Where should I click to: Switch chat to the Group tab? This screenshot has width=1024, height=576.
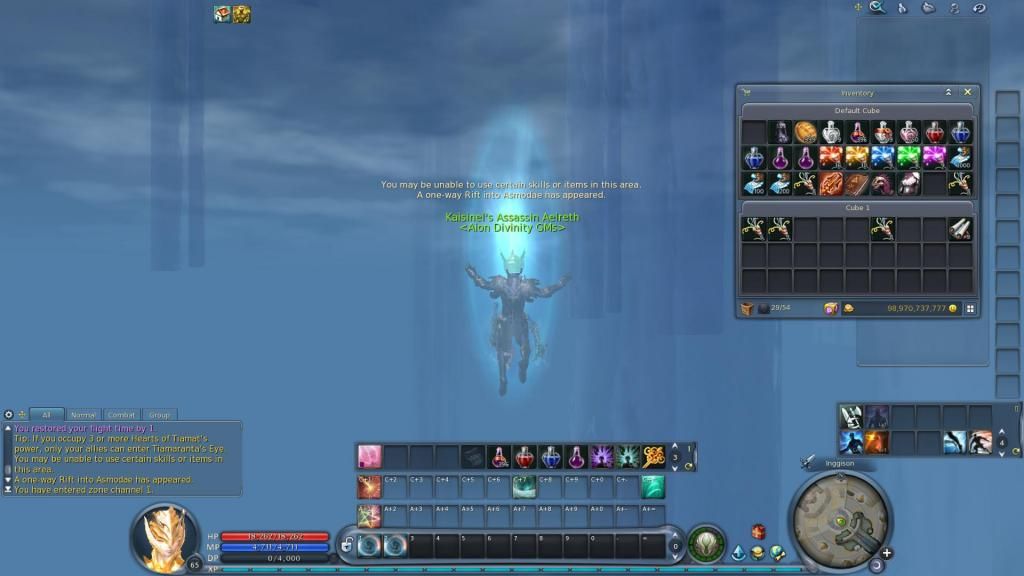point(158,415)
